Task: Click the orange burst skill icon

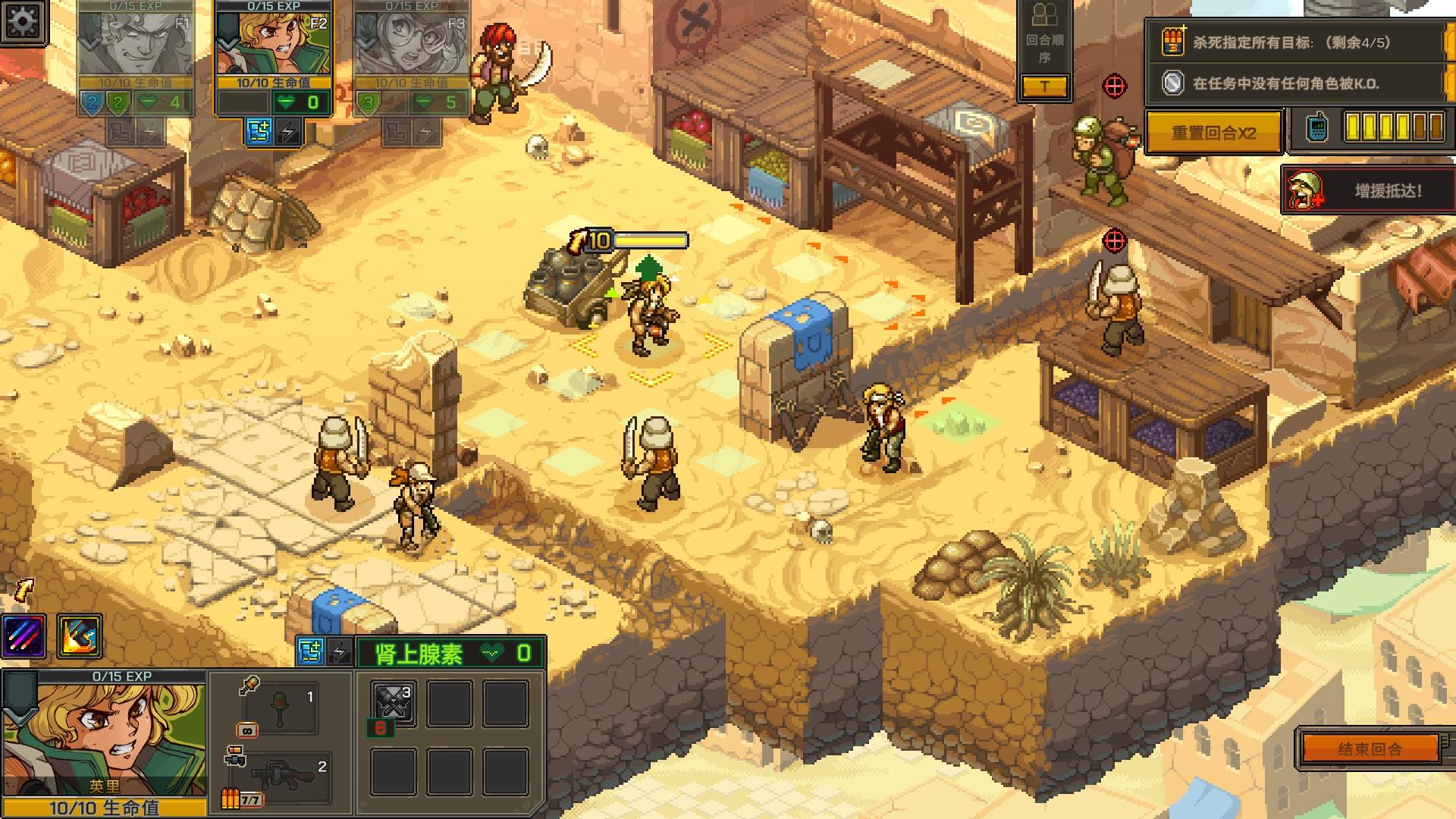Action: point(79,635)
